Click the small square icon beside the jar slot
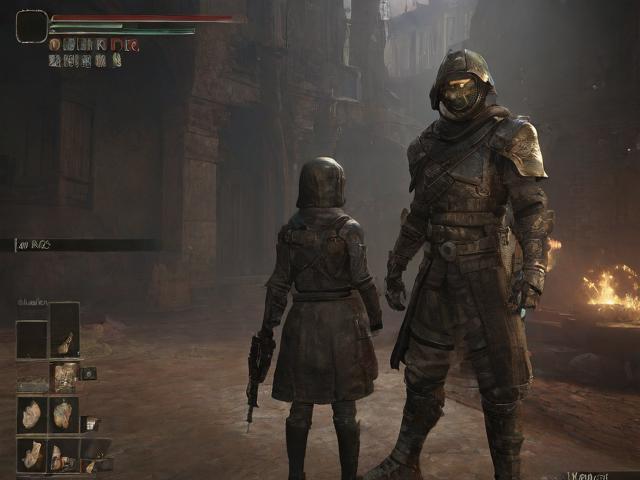 pos(88,374)
